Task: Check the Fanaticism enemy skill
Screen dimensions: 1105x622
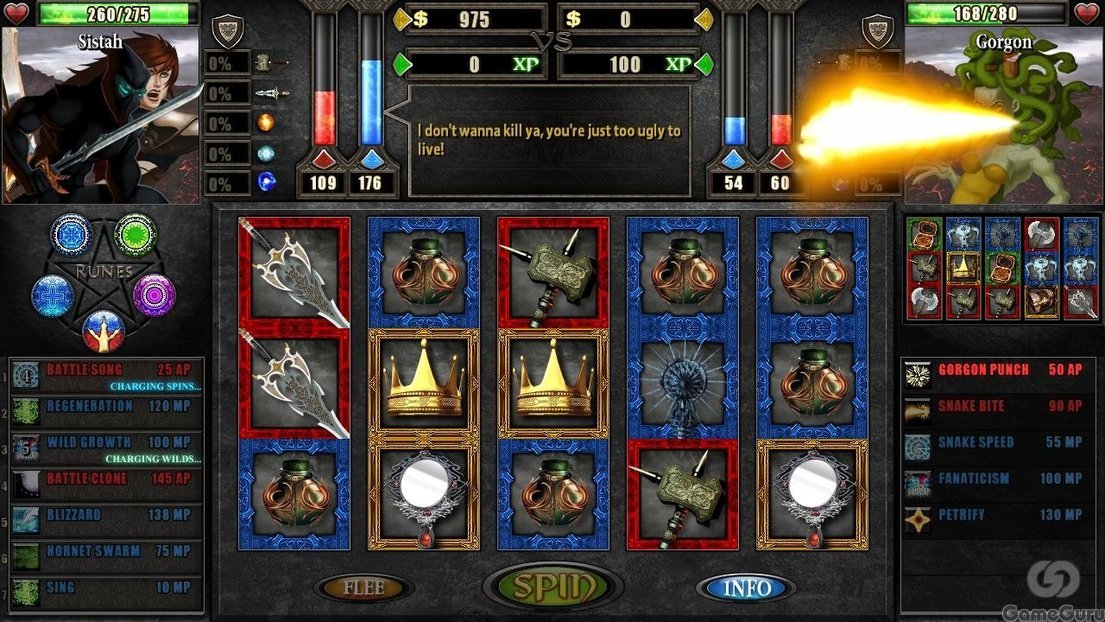Action: [1000, 481]
